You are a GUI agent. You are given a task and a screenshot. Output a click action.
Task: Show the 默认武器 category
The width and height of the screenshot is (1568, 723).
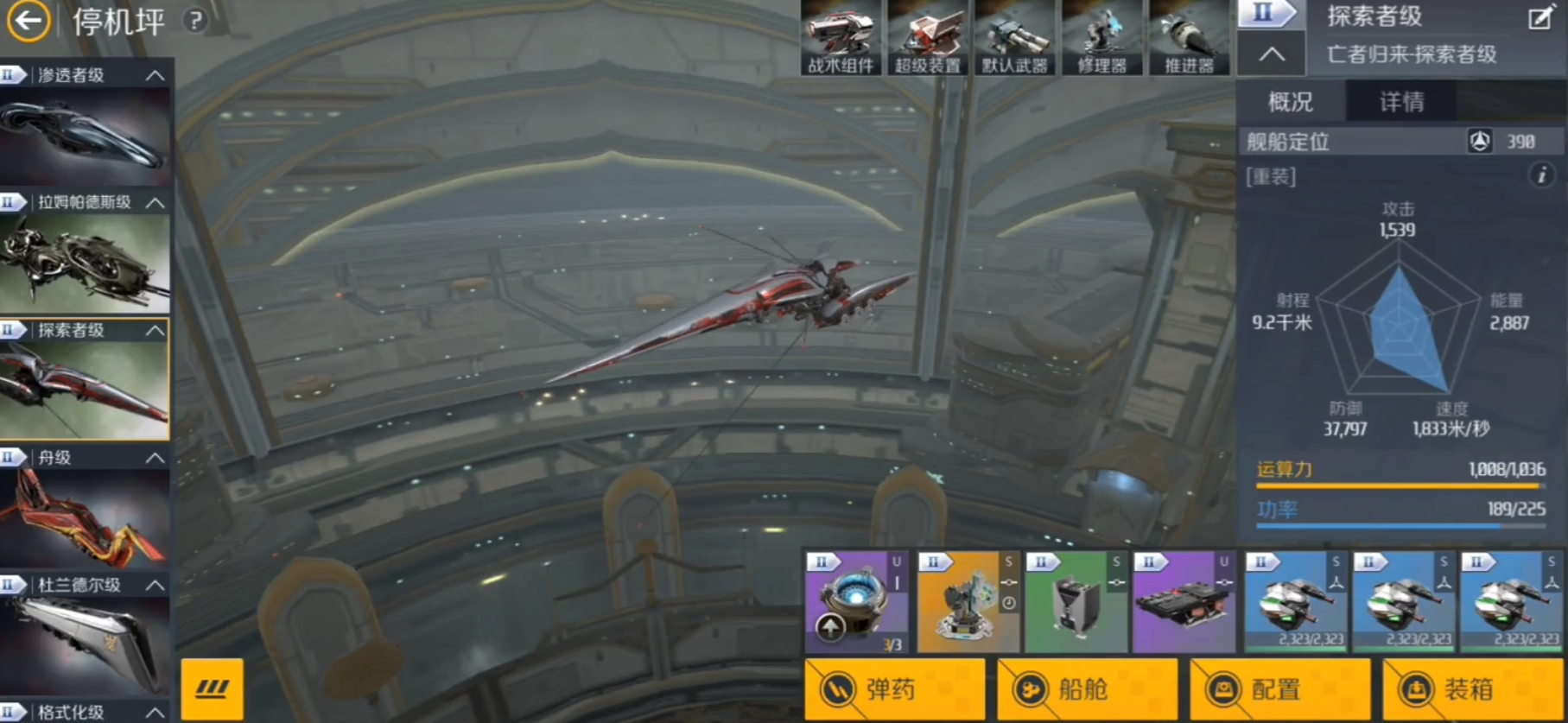coord(1015,38)
